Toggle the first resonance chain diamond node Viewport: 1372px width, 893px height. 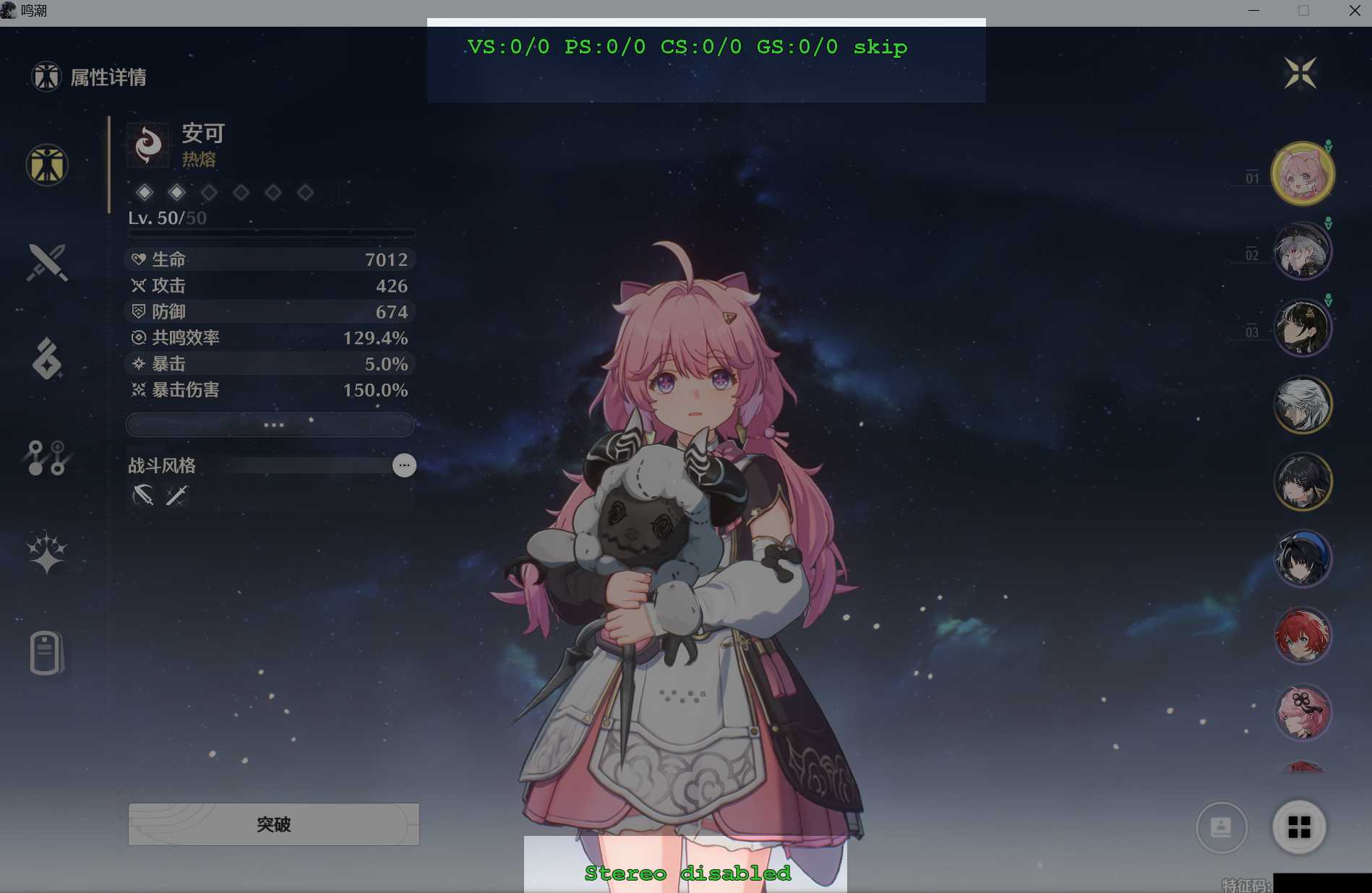(x=145, y=192)
